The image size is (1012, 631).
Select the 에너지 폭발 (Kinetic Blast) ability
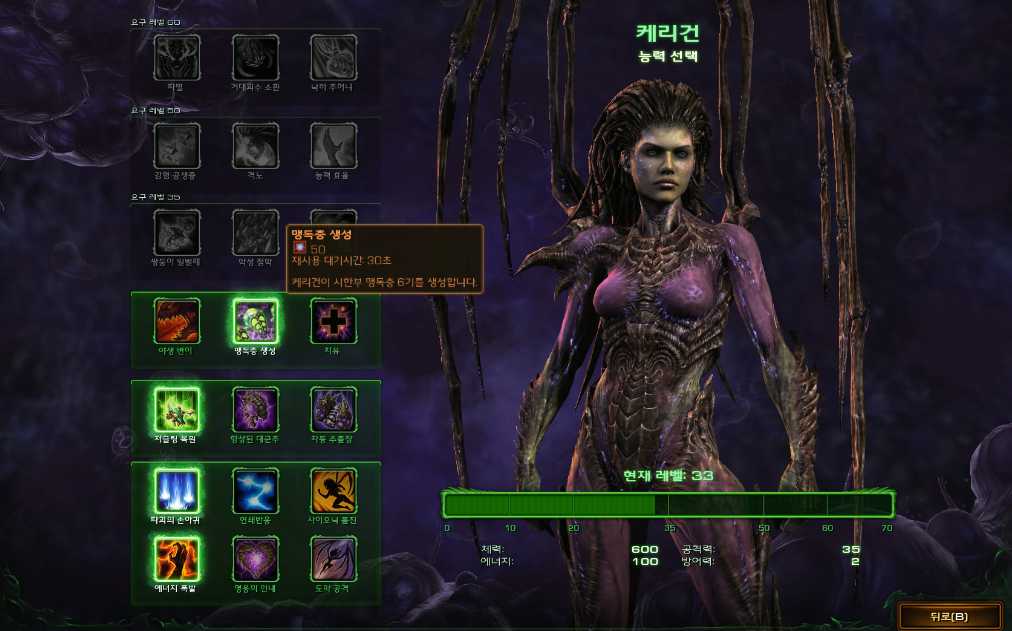tap(177, 558)
